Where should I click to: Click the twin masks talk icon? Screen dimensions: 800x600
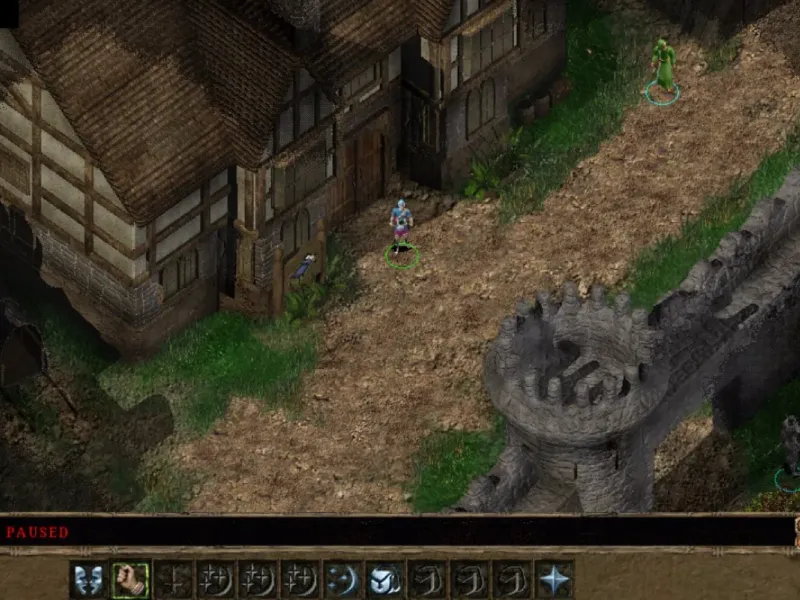pos(88,579)
